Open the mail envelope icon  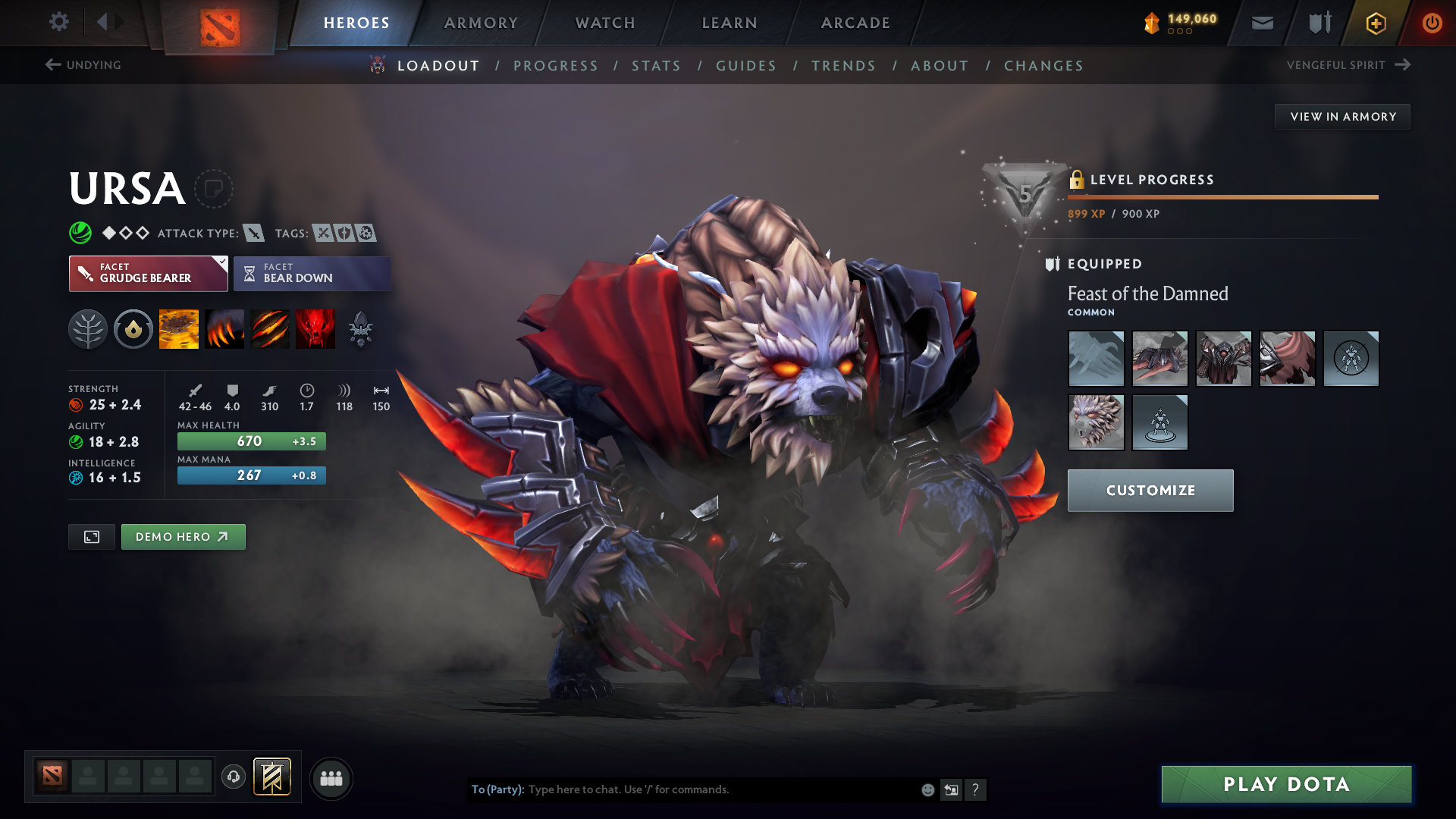[x=1261, y=23]
